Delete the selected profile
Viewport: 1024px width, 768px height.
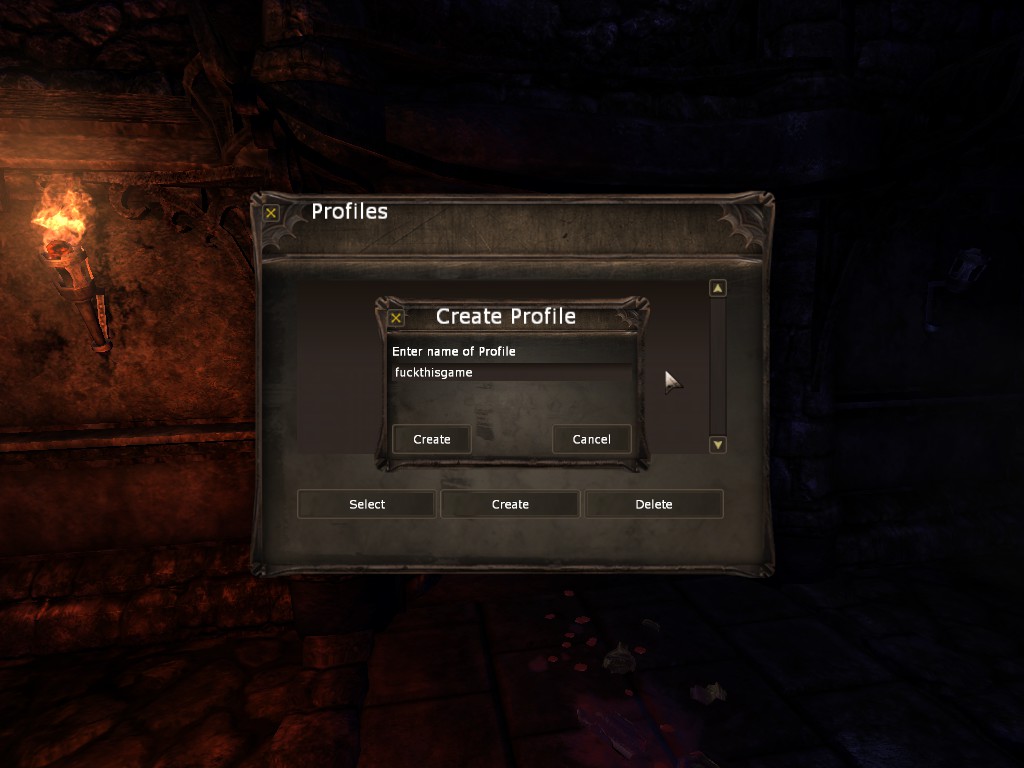[x=654, y=504]
